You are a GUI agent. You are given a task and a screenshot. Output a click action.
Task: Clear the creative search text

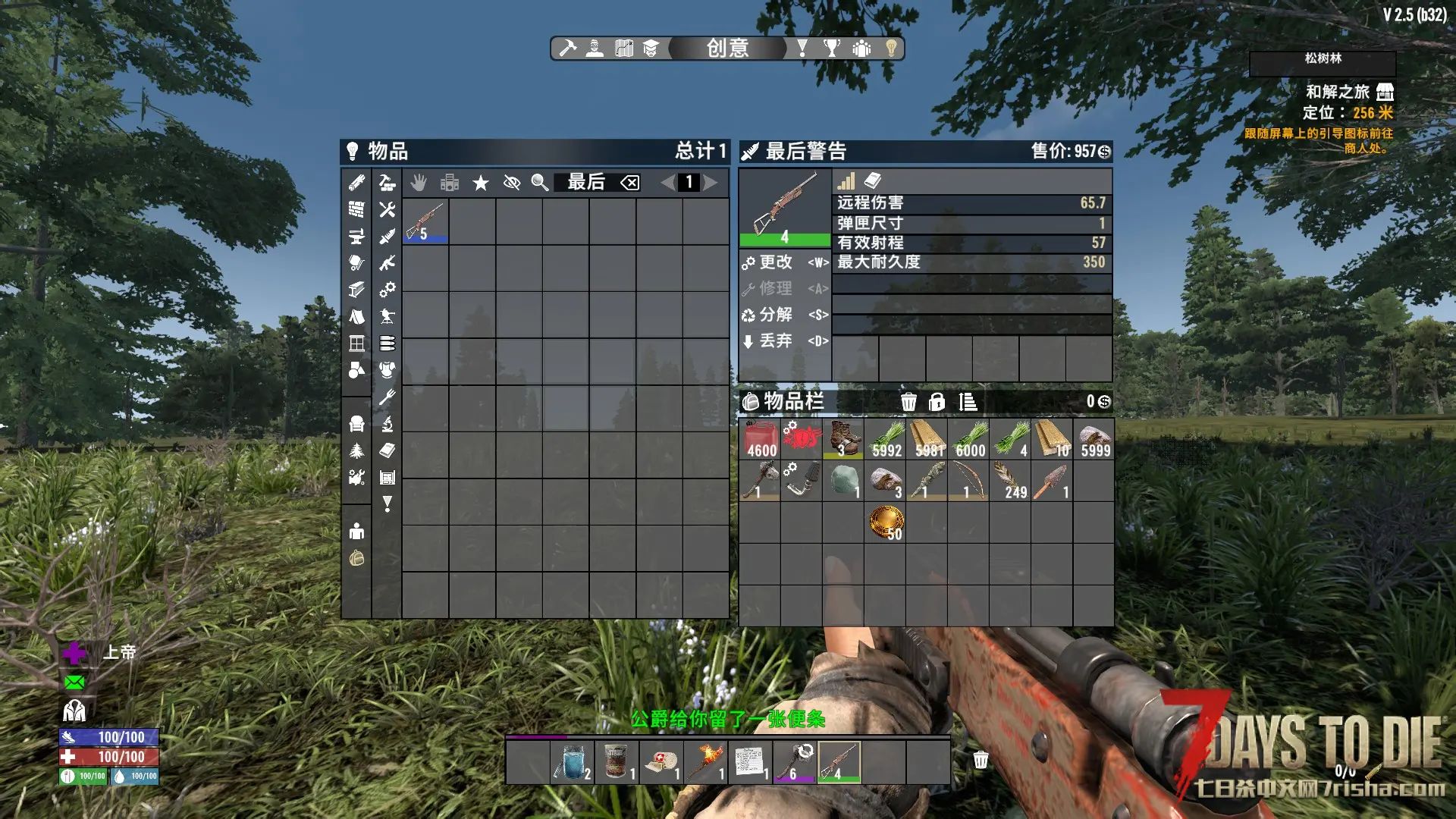630,183
